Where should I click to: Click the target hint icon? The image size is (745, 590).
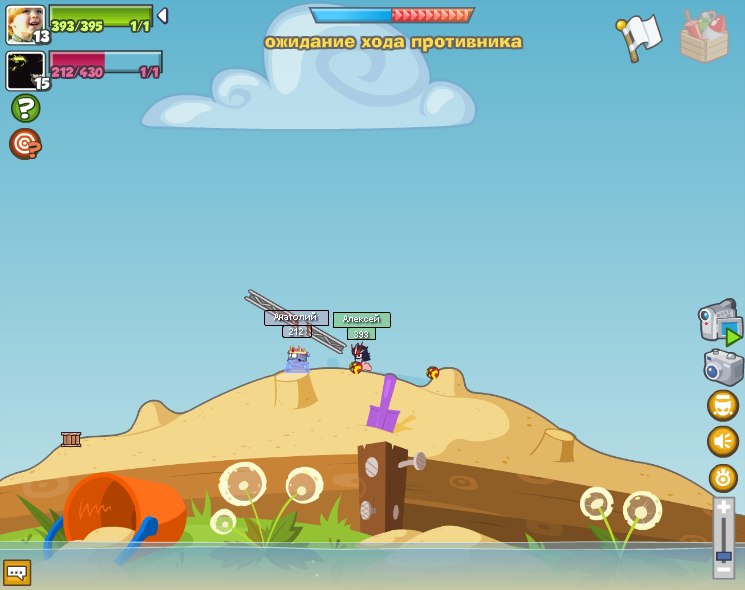pos(25,144)
